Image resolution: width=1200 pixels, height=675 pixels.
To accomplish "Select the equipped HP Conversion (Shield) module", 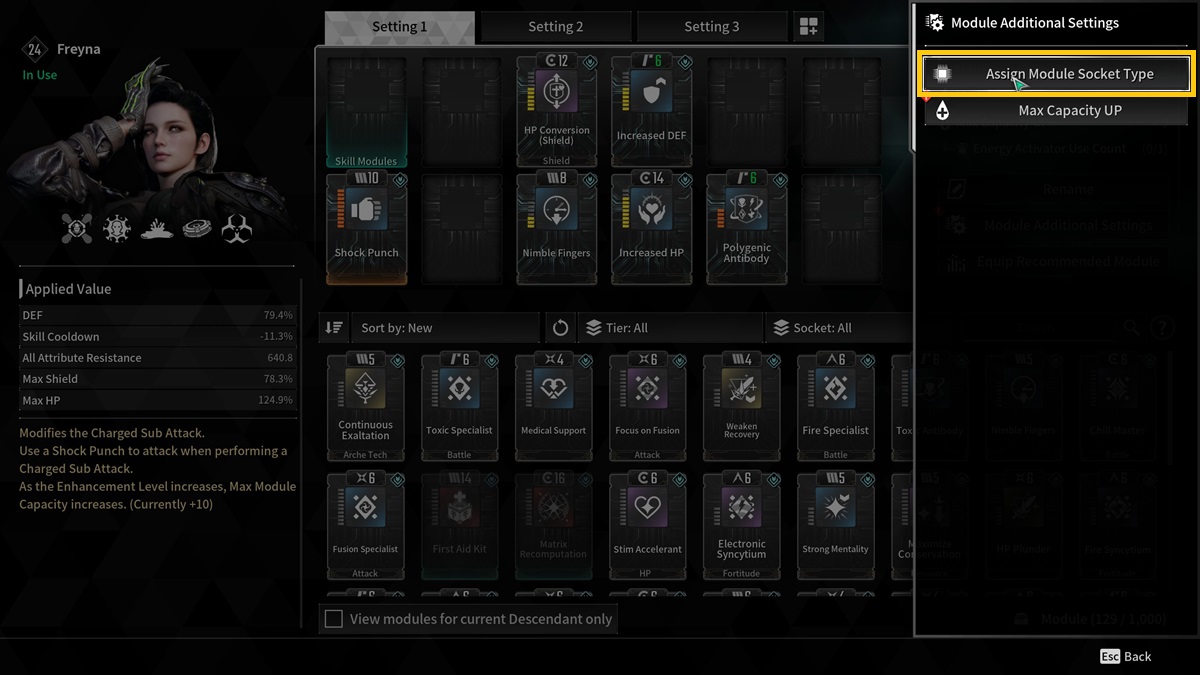I will tap(557, 110).
